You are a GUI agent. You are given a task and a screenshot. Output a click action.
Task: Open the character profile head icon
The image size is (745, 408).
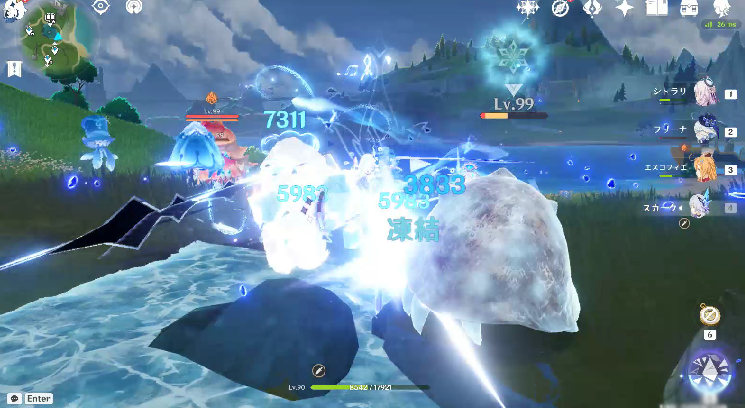pos(721,8)
